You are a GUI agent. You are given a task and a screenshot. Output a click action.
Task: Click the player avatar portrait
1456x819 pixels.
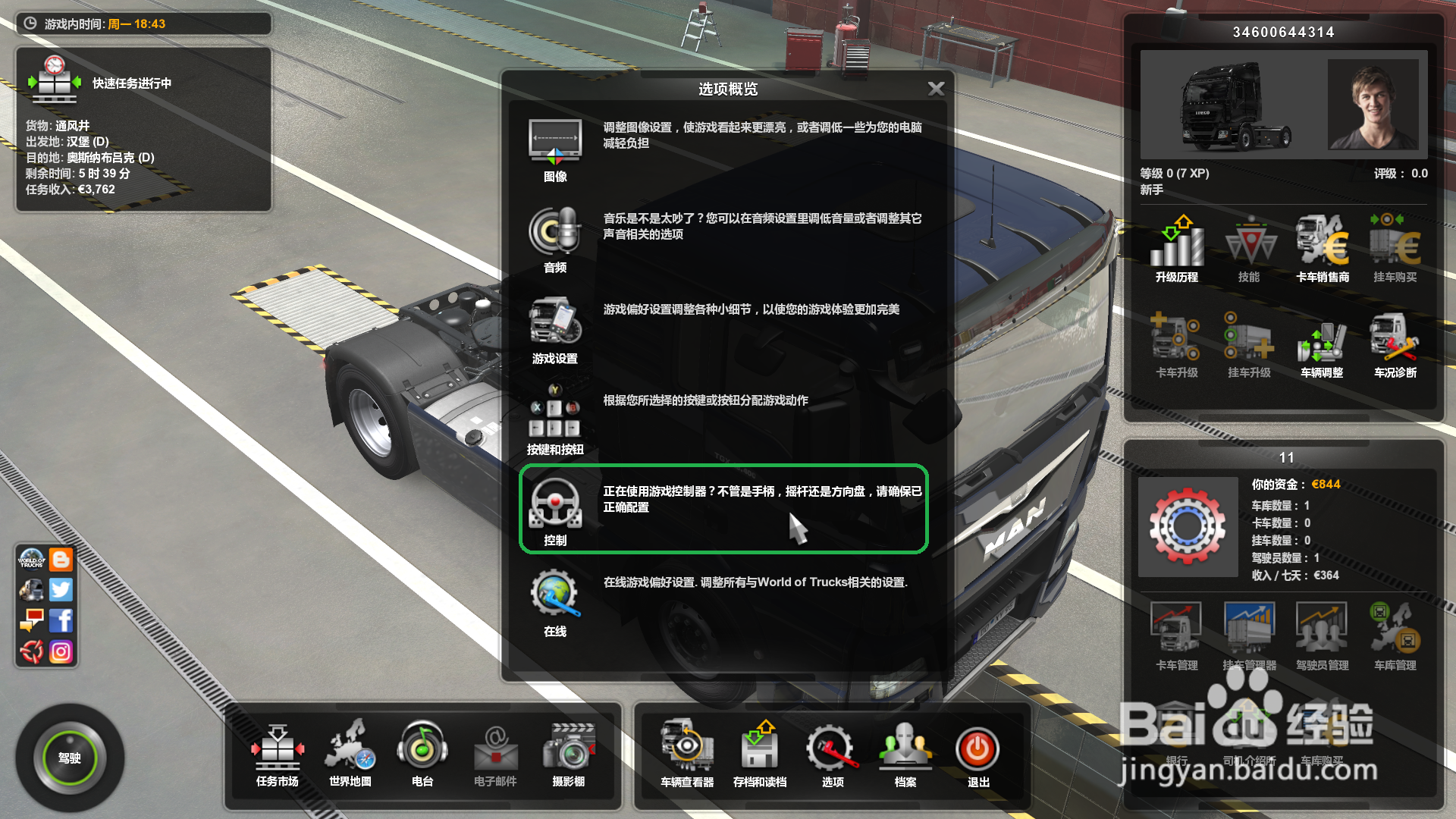pyautogui.click(x=1373, y=105)
